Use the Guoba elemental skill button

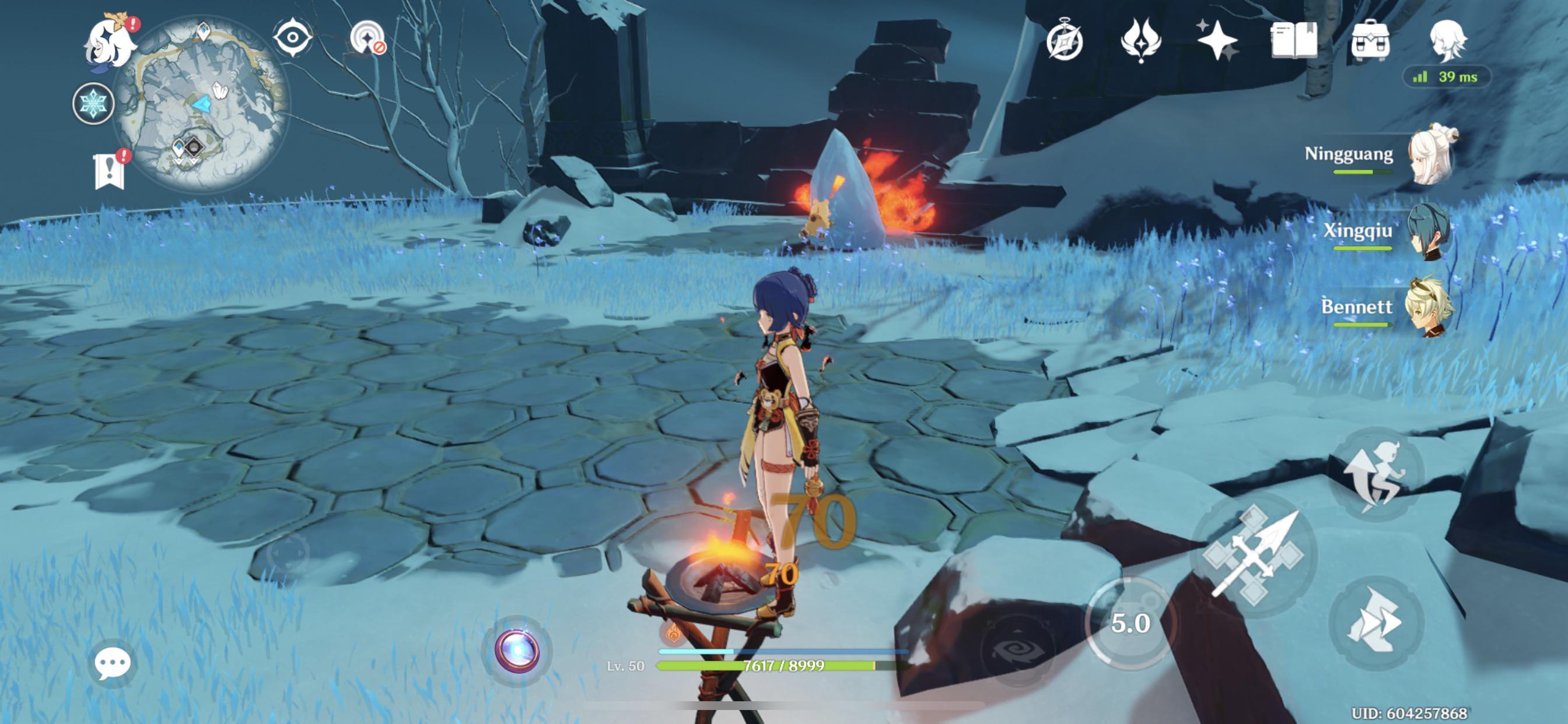click(1130, 622)
